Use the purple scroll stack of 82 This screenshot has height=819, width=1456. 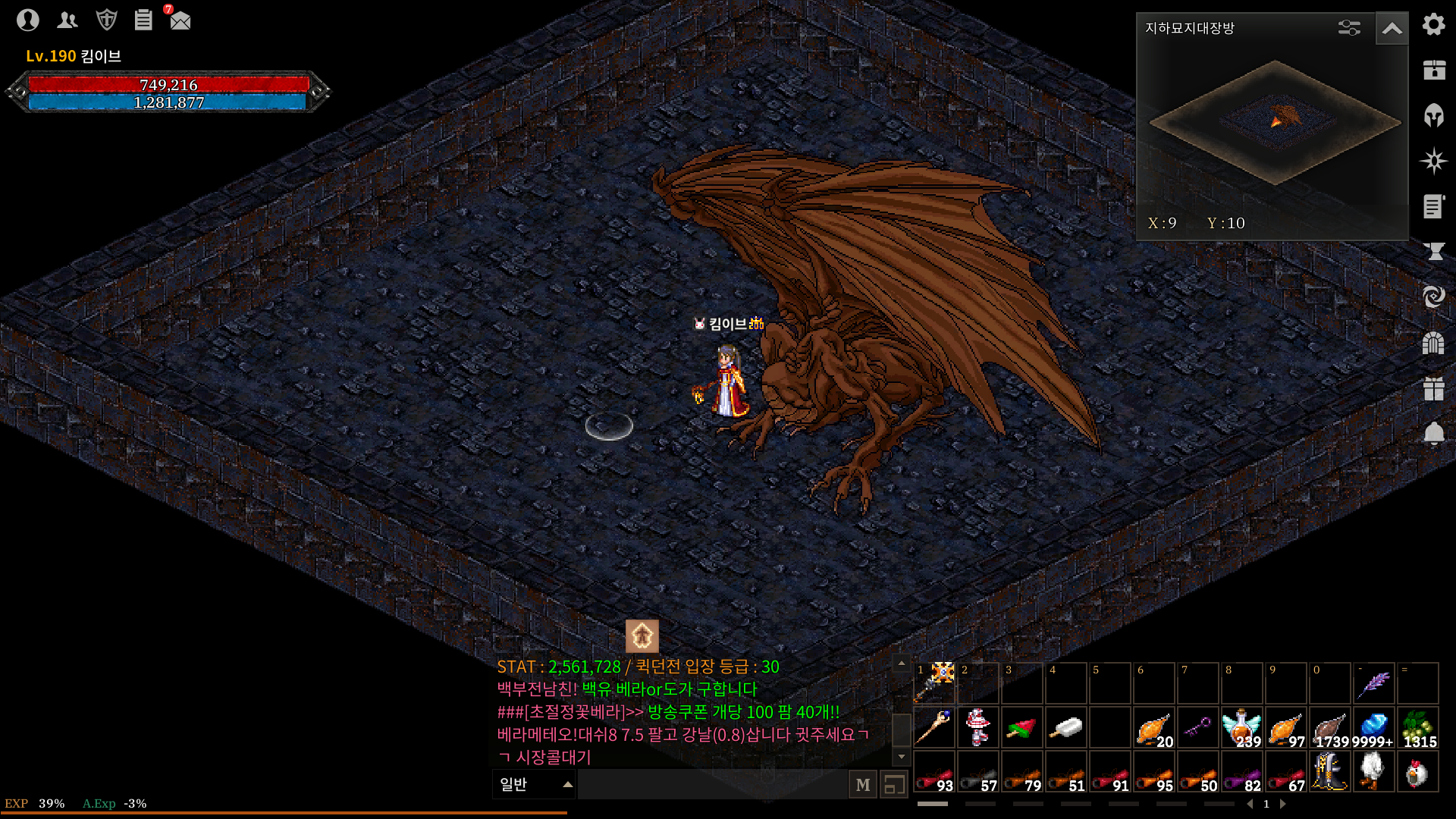point(1241,772)
